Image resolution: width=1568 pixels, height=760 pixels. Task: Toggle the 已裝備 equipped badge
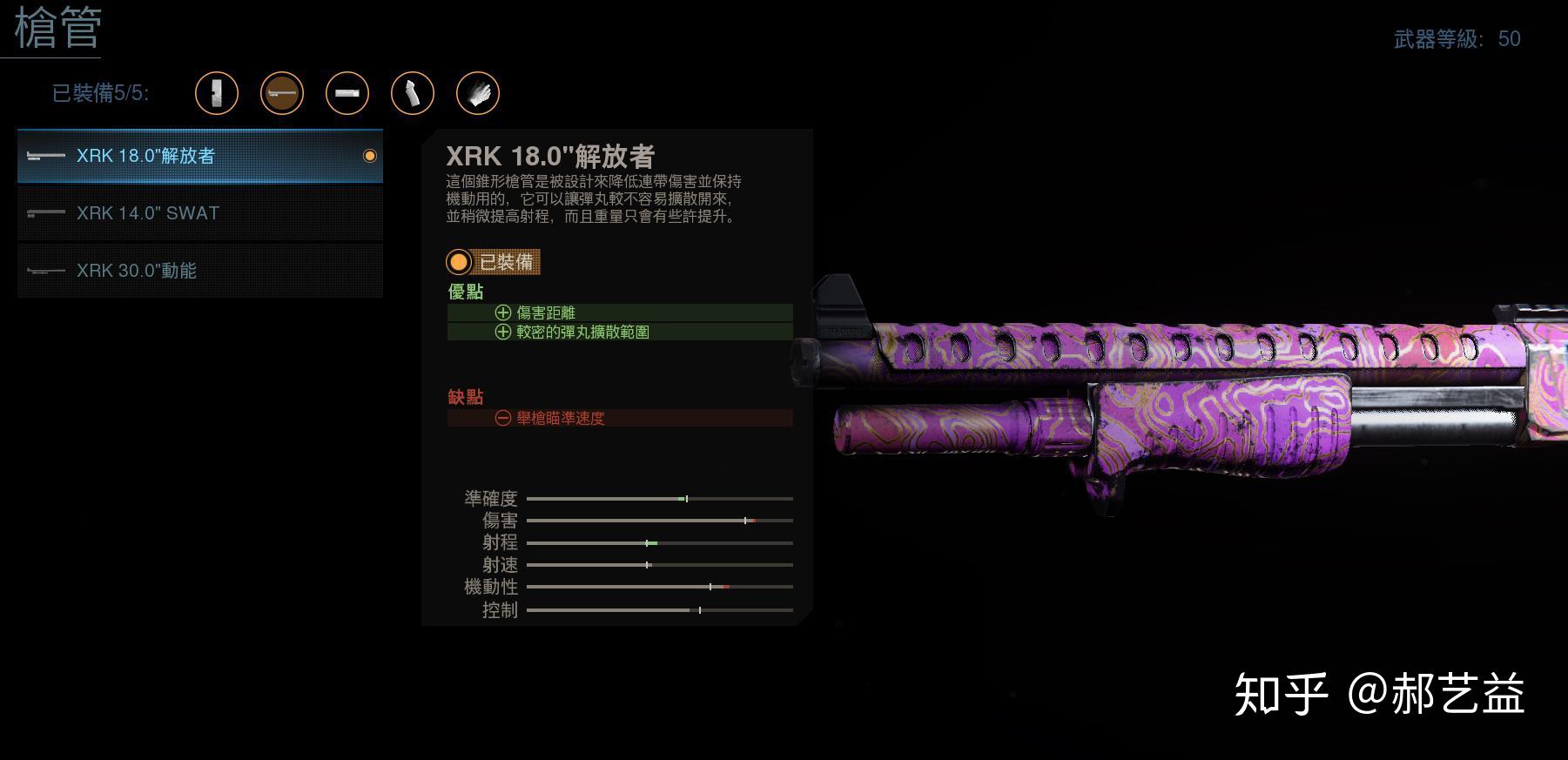493,262
